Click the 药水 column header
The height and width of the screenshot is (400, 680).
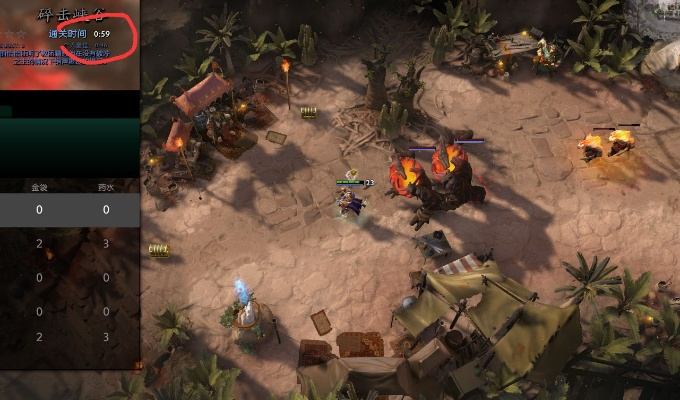(x=105, y=186)
